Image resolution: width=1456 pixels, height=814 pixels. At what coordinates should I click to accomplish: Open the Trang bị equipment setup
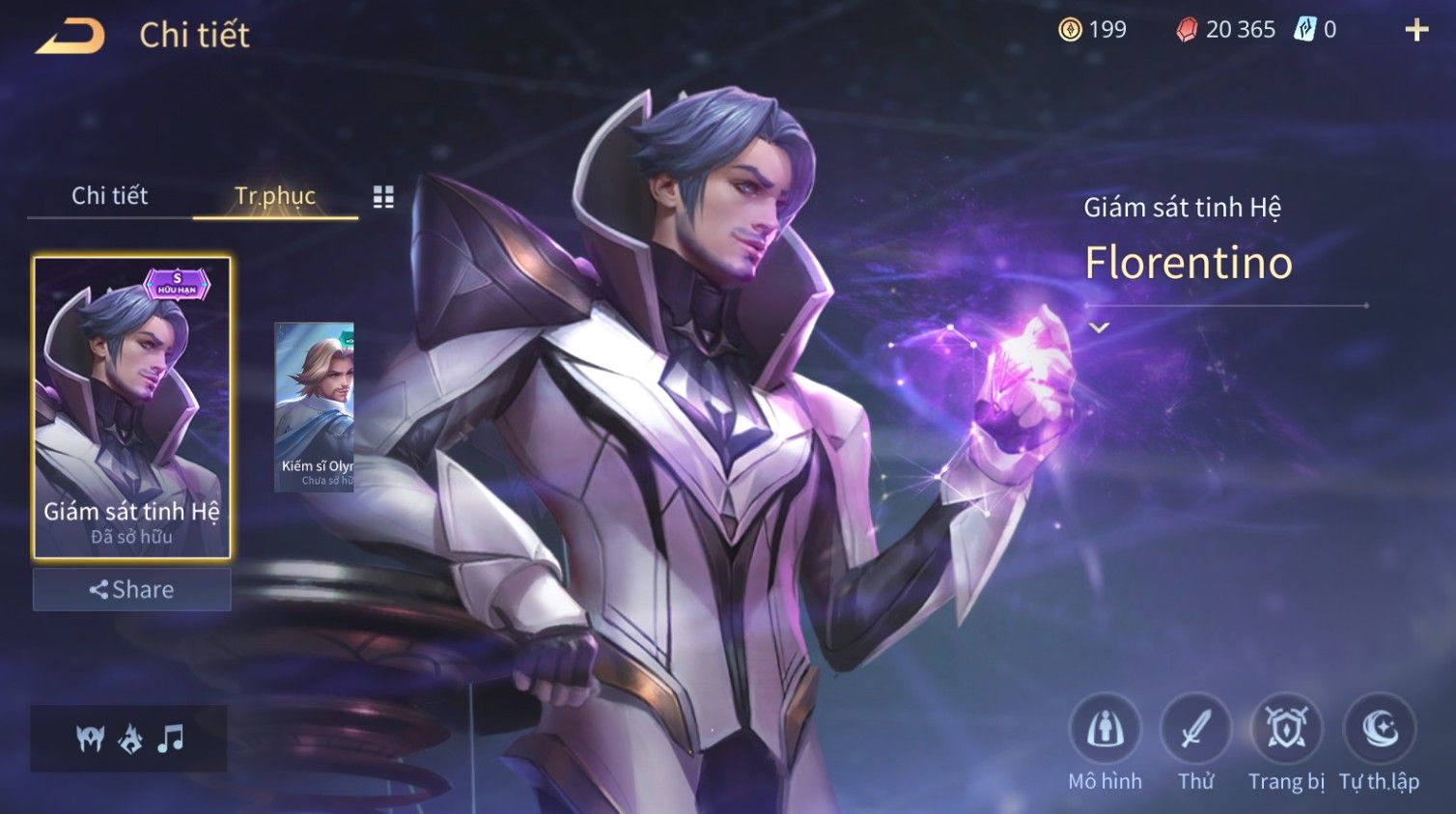pyautogui.click(x=1286, y=730)
